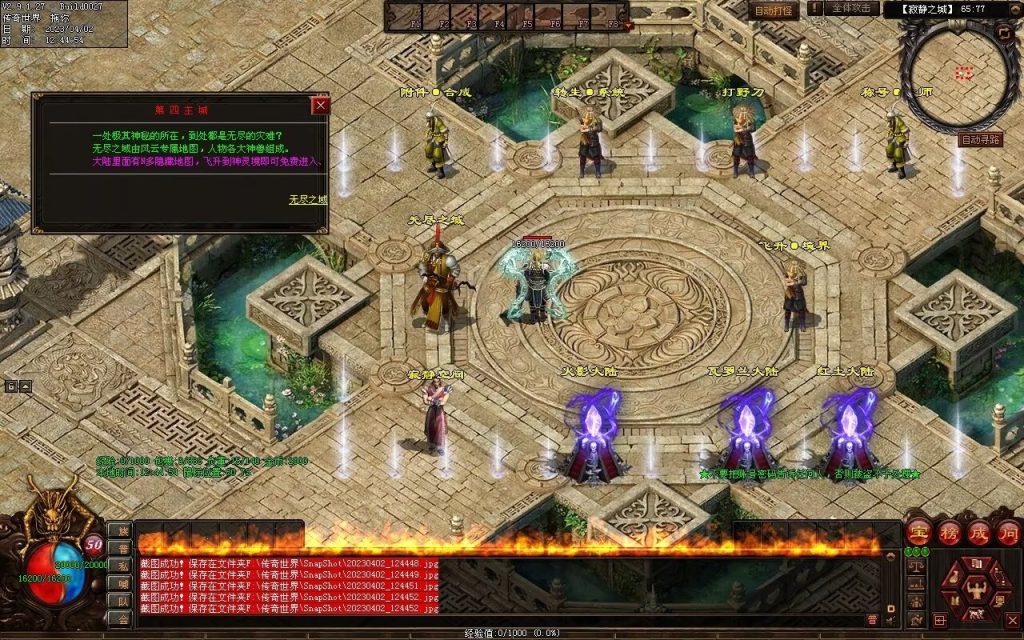Screen dimensions: 1024x640
Task: Click the rotate icon beside the minimap
Action: pyautogui.click(x=1006, y=33)
